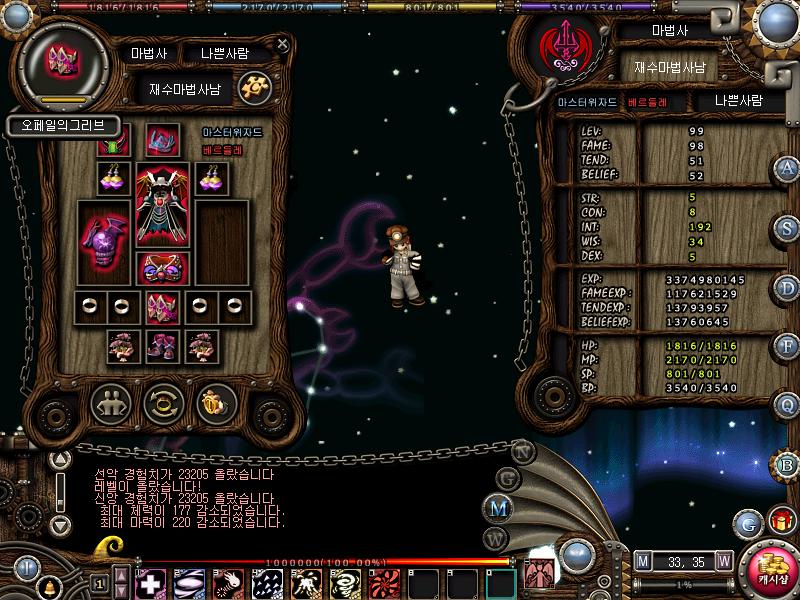
Task: Select the crown helmet slot
Action: (x=161, y=141)
